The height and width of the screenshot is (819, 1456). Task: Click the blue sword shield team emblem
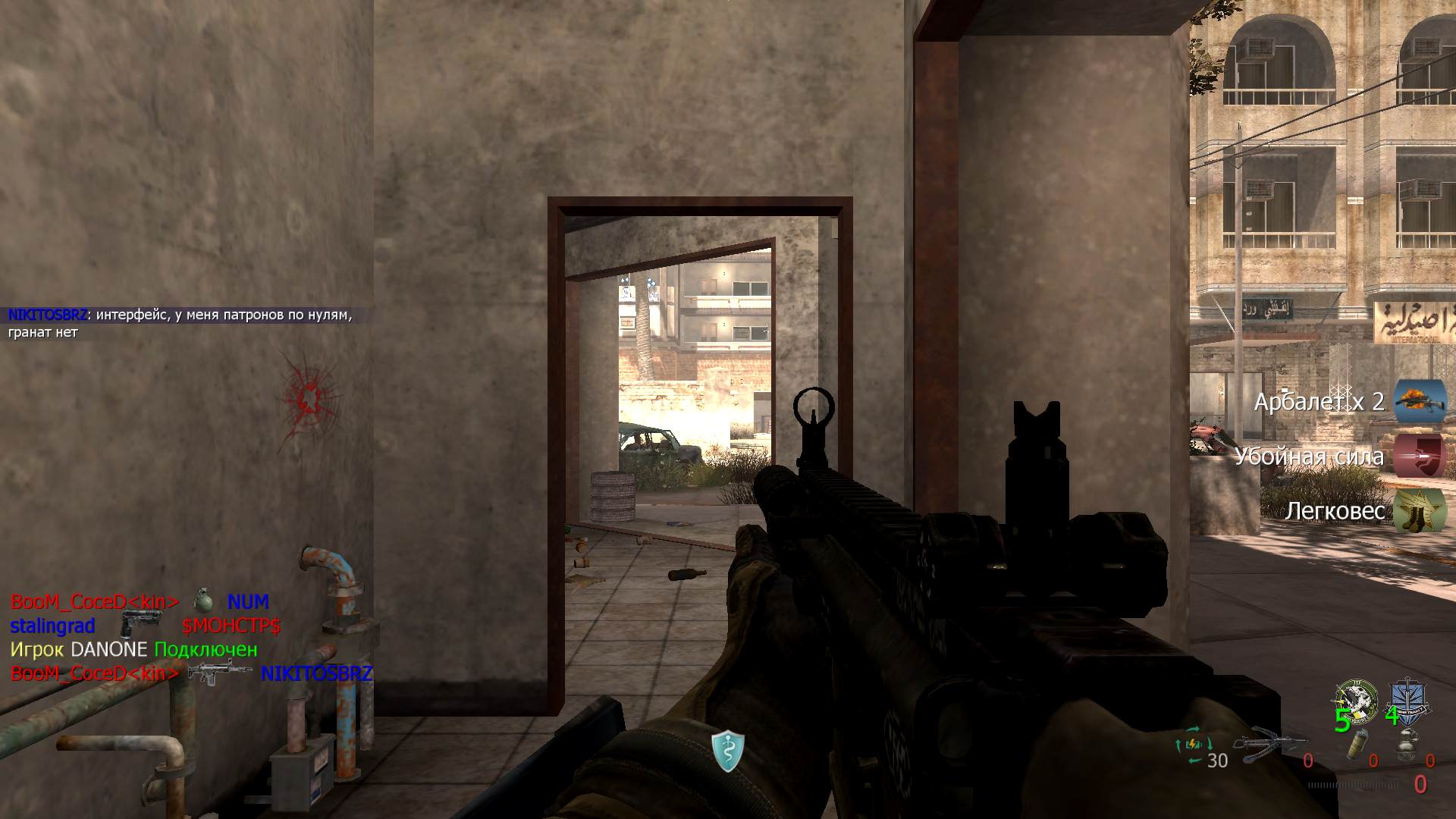tap(1407, 696)
